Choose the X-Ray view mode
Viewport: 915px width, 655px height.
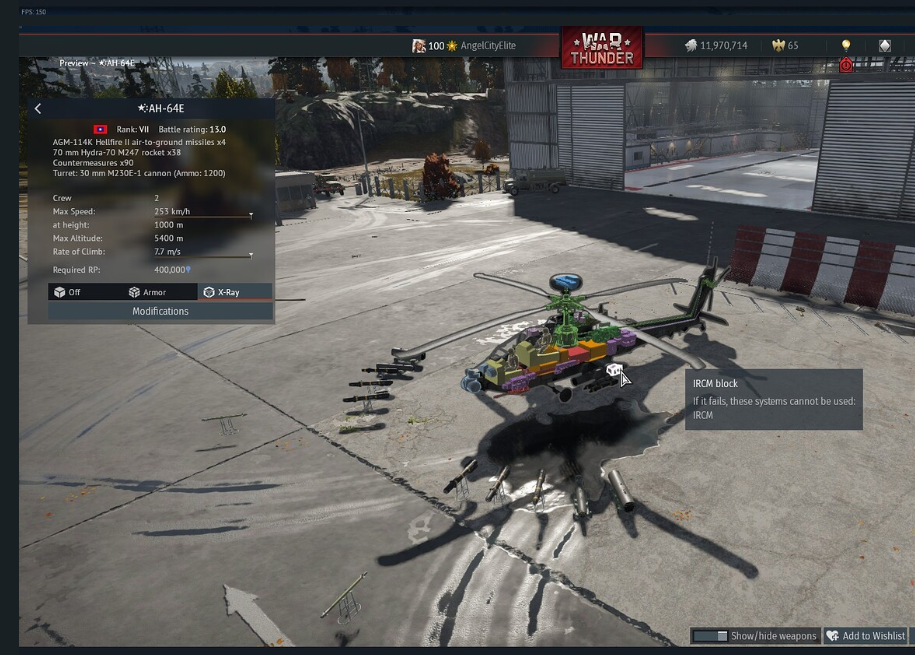pyautogui.click(x=221, y=292)
